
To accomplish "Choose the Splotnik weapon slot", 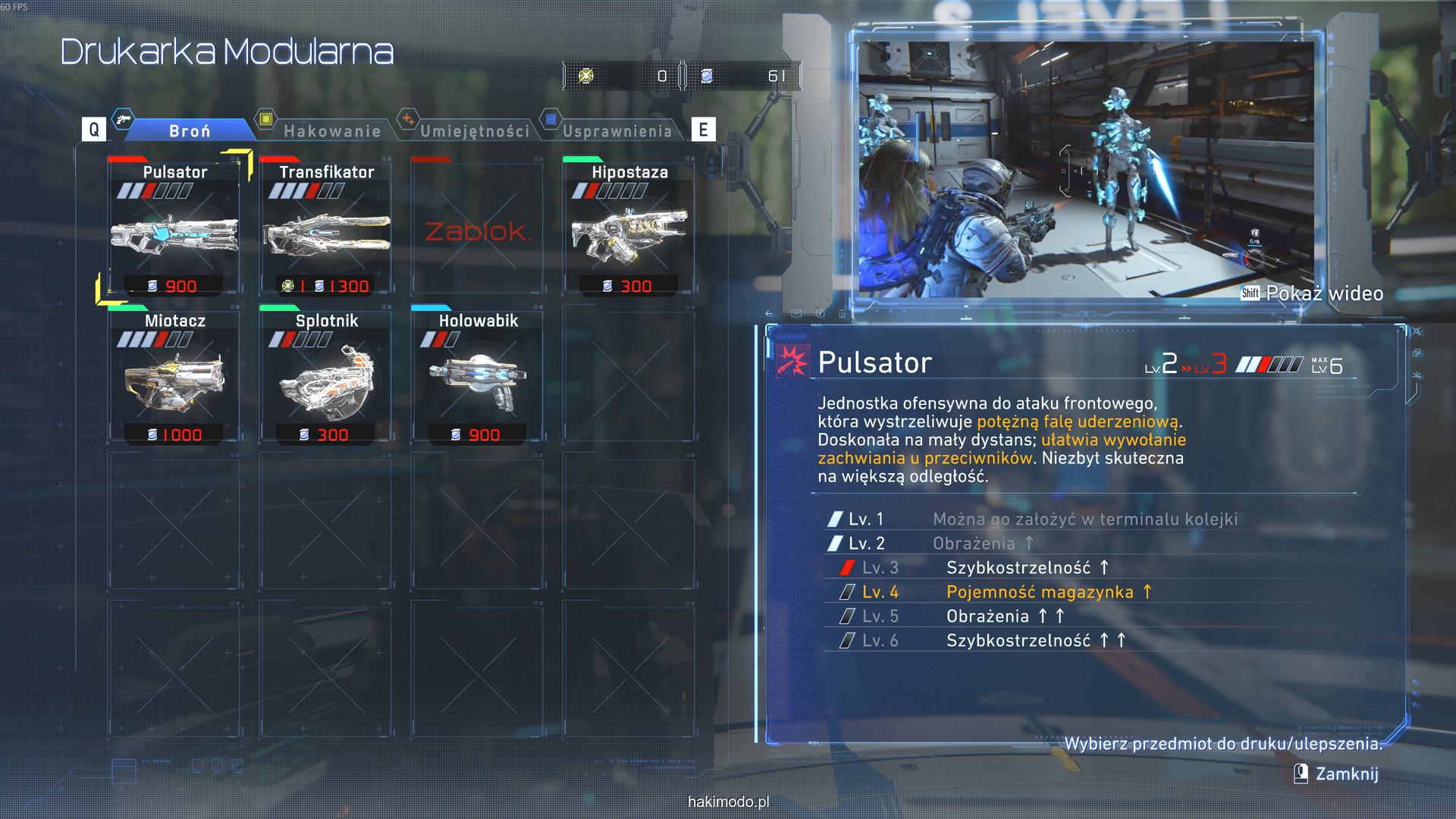I will point(326,377).
